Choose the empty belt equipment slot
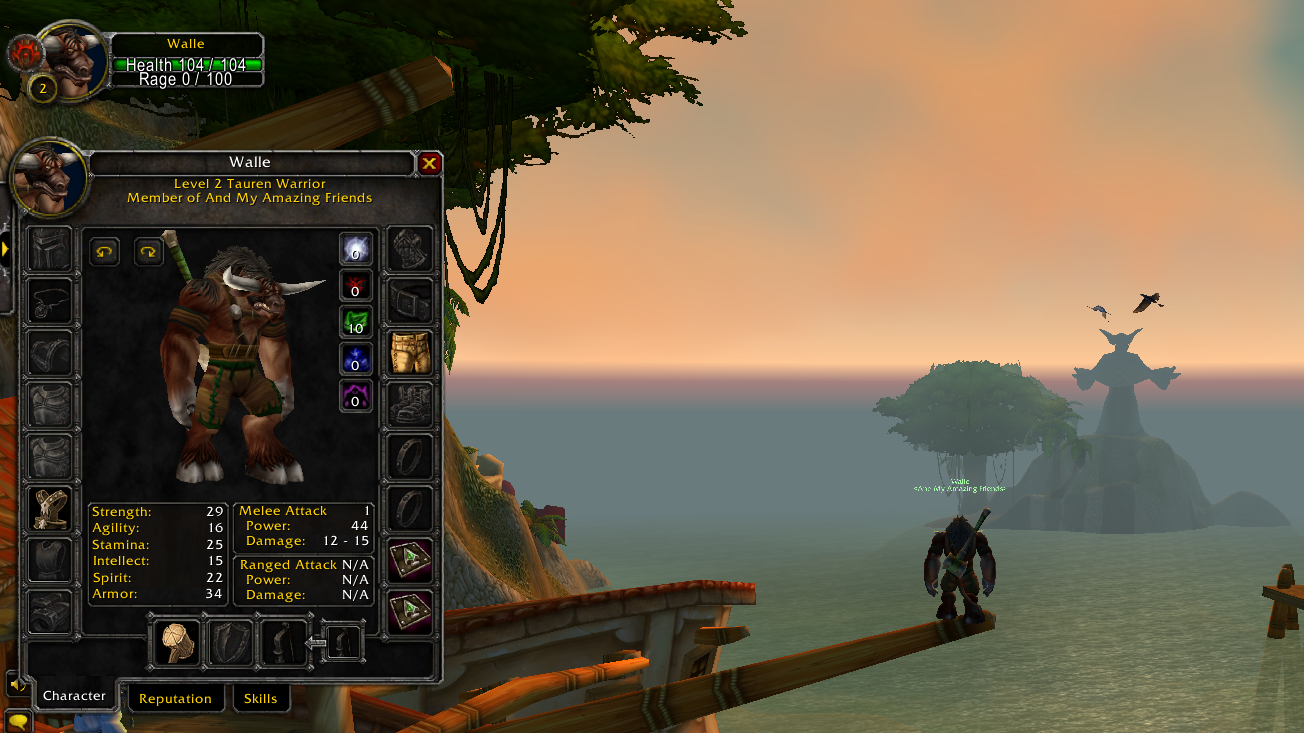 tap(410, 301)
